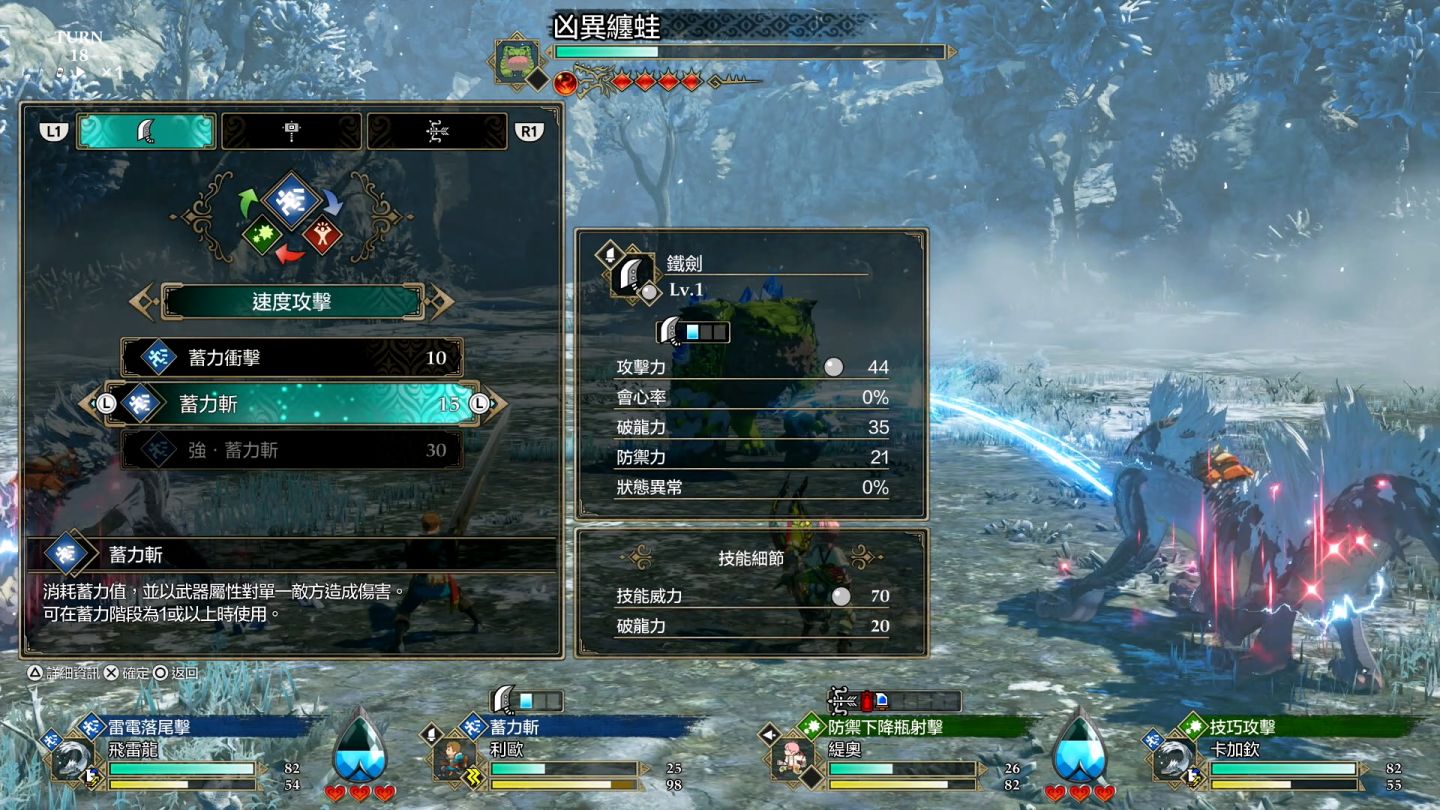This screenshot has width=1440, height=810.
Task: Select 利歐's character portrait
Action: click(450, 759)
